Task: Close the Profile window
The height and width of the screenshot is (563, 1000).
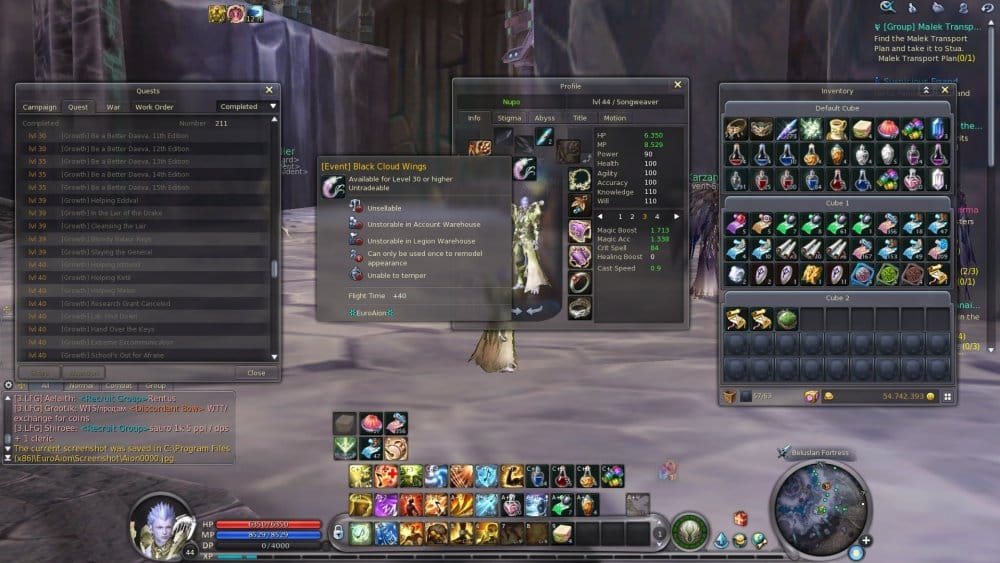Action: [677, 85]
